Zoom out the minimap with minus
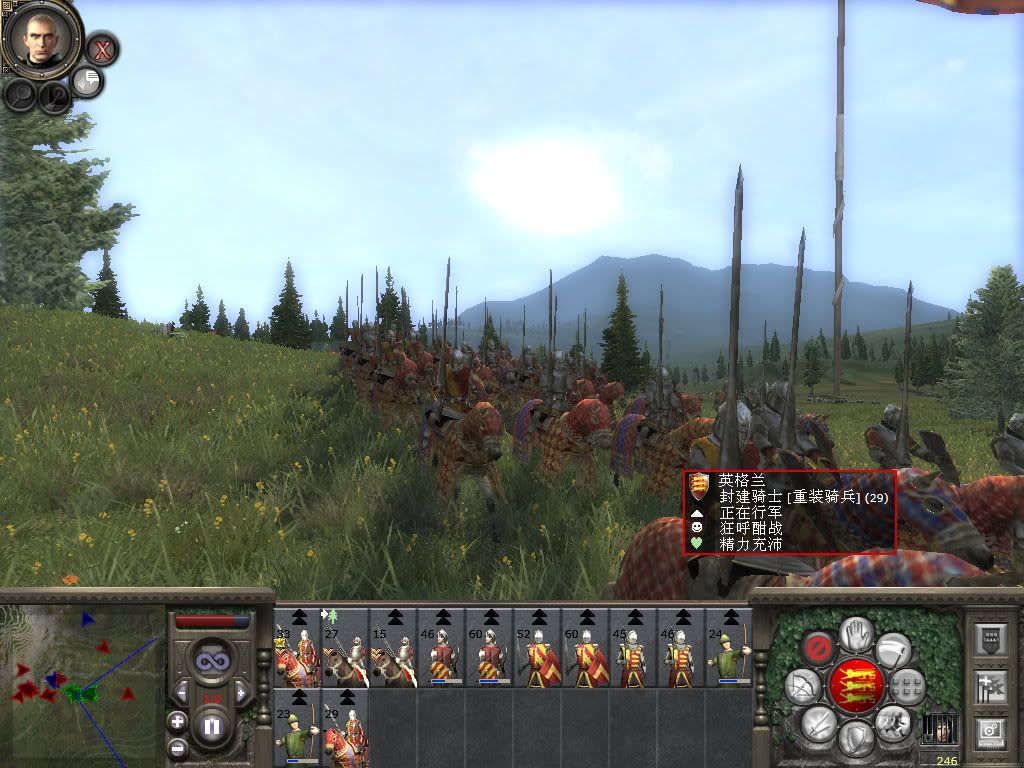The width and height of the screenshot is (1024, 768). [x=177, y=747]
